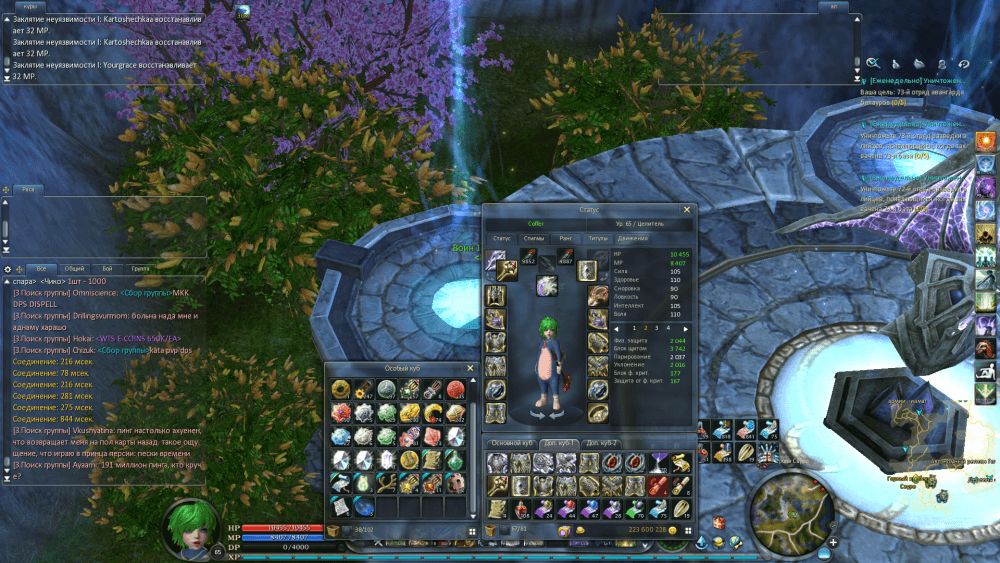The image size is (1000, 563).
Task: Open chat settings gear icon
Action: pos(8,269)
